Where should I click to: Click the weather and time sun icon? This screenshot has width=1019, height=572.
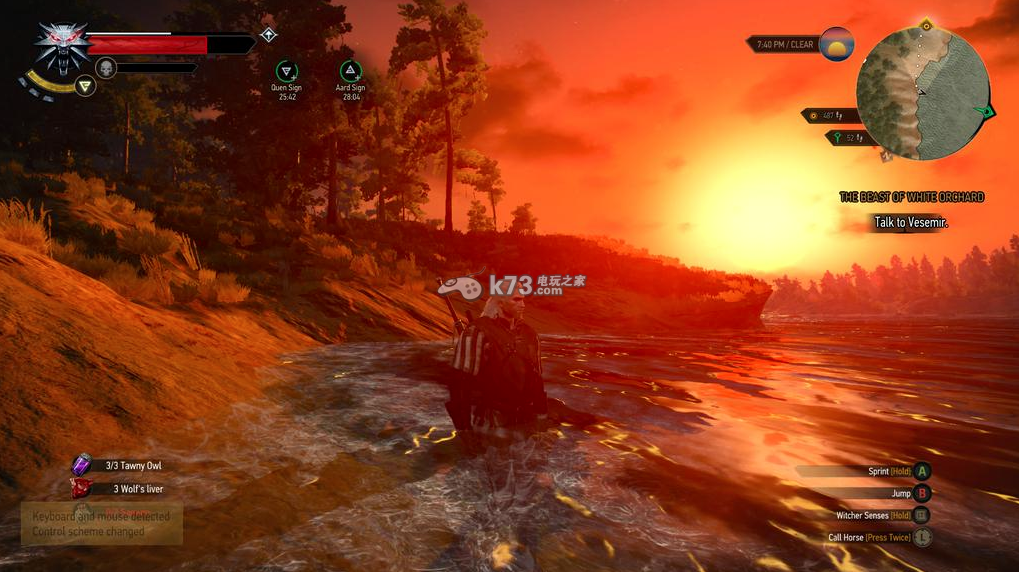(x=837, y=44)
